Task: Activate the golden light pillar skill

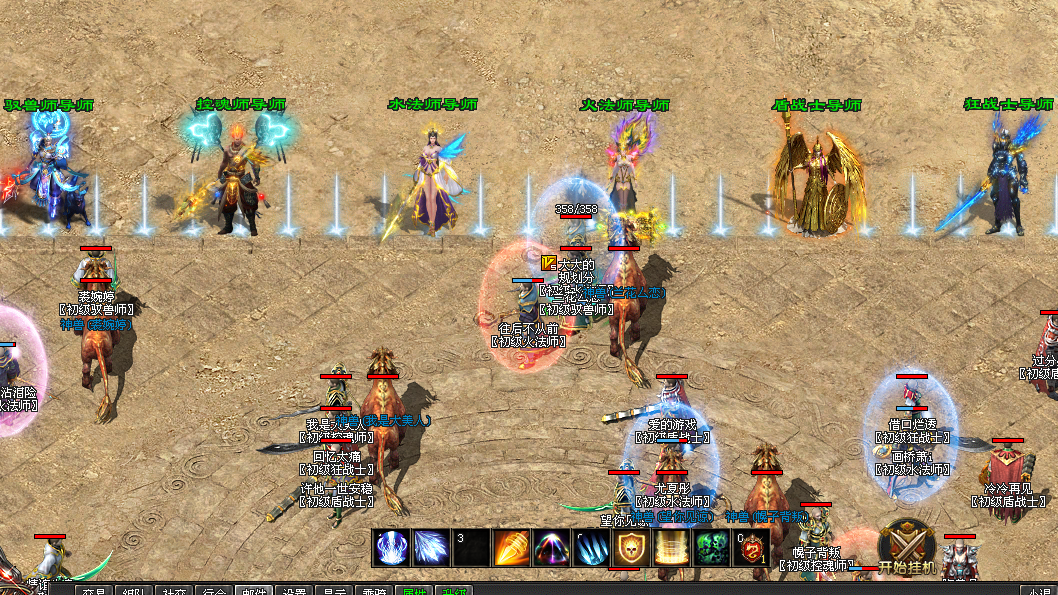Action: [671, 547]
